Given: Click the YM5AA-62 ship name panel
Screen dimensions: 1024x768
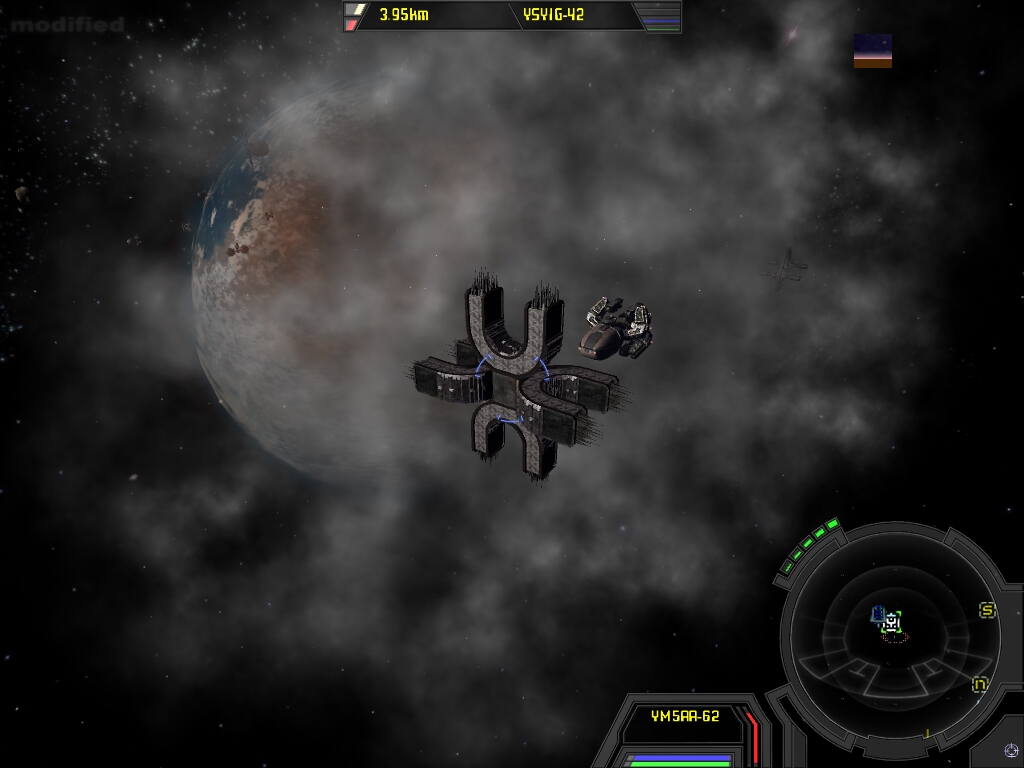Looking at the screenshot, I should point(685,716).
